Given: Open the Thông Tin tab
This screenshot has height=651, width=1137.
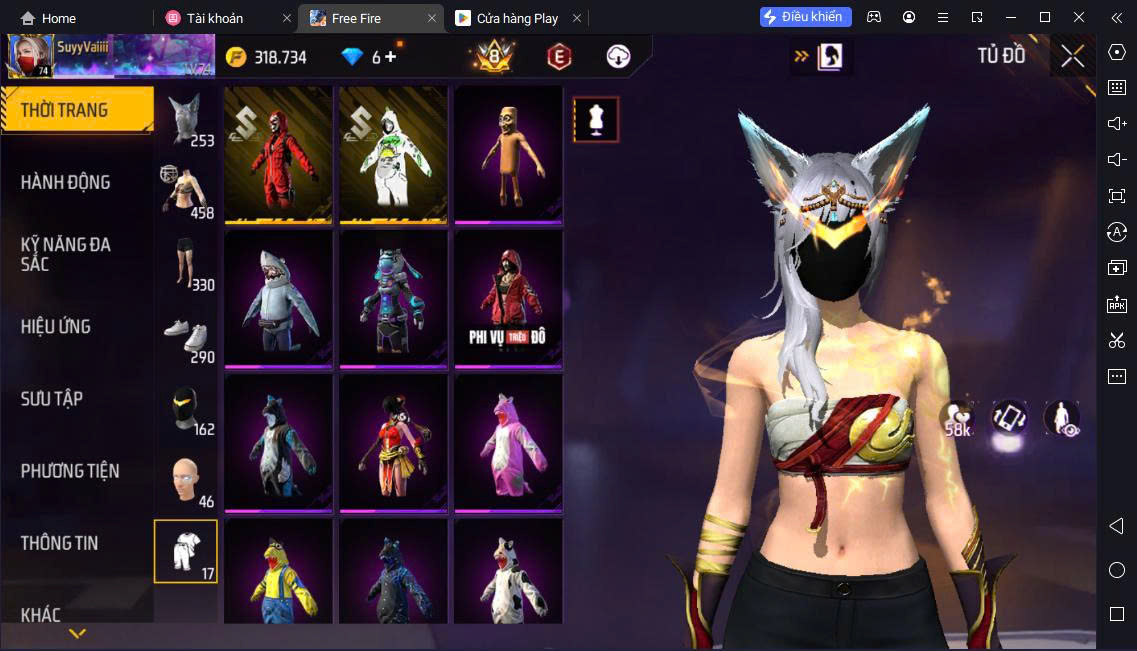Looking at the screenshot, I should [x=60, y=543].
